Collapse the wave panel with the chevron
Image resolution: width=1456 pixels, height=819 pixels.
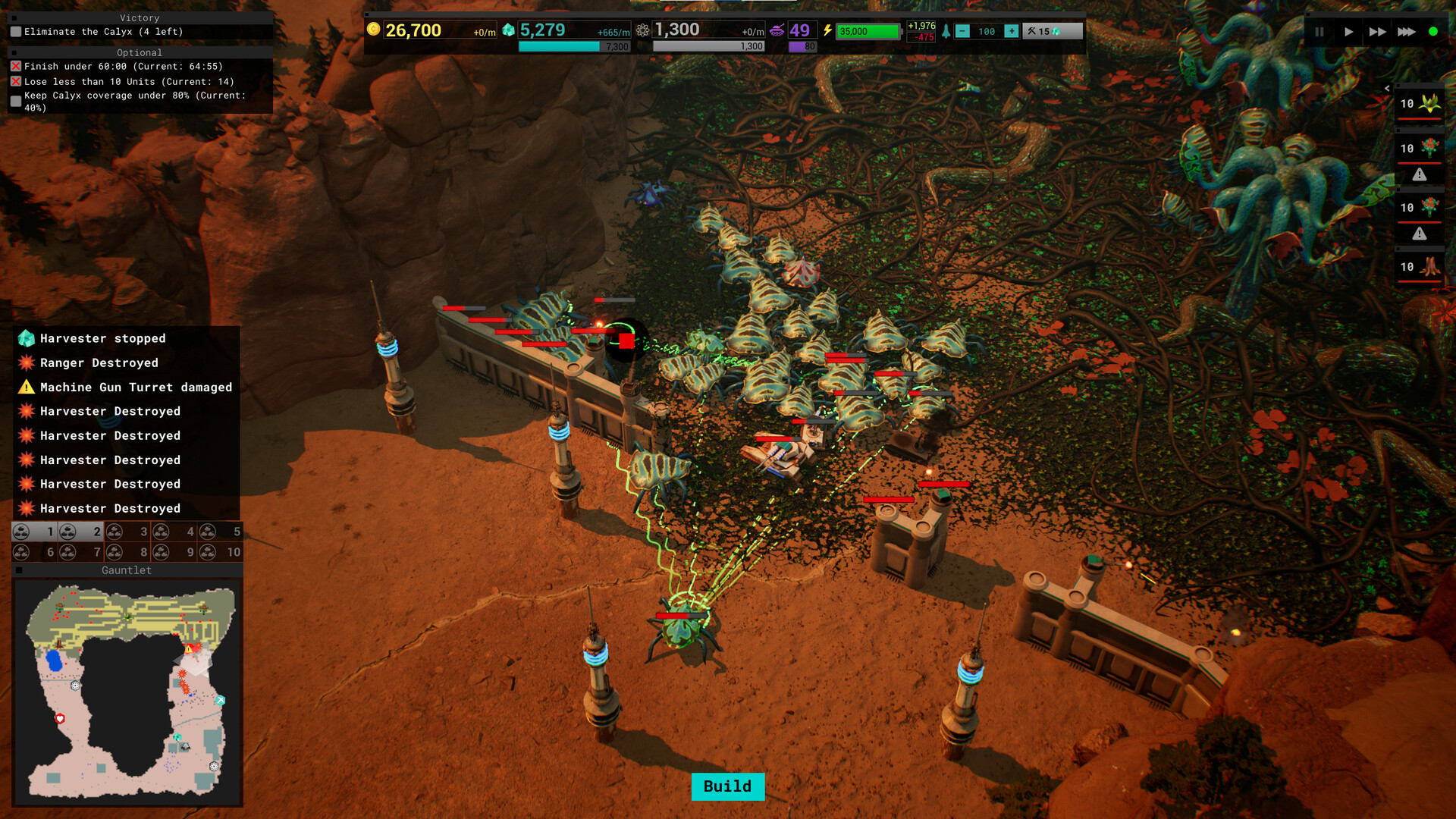tap(1388, 88)
